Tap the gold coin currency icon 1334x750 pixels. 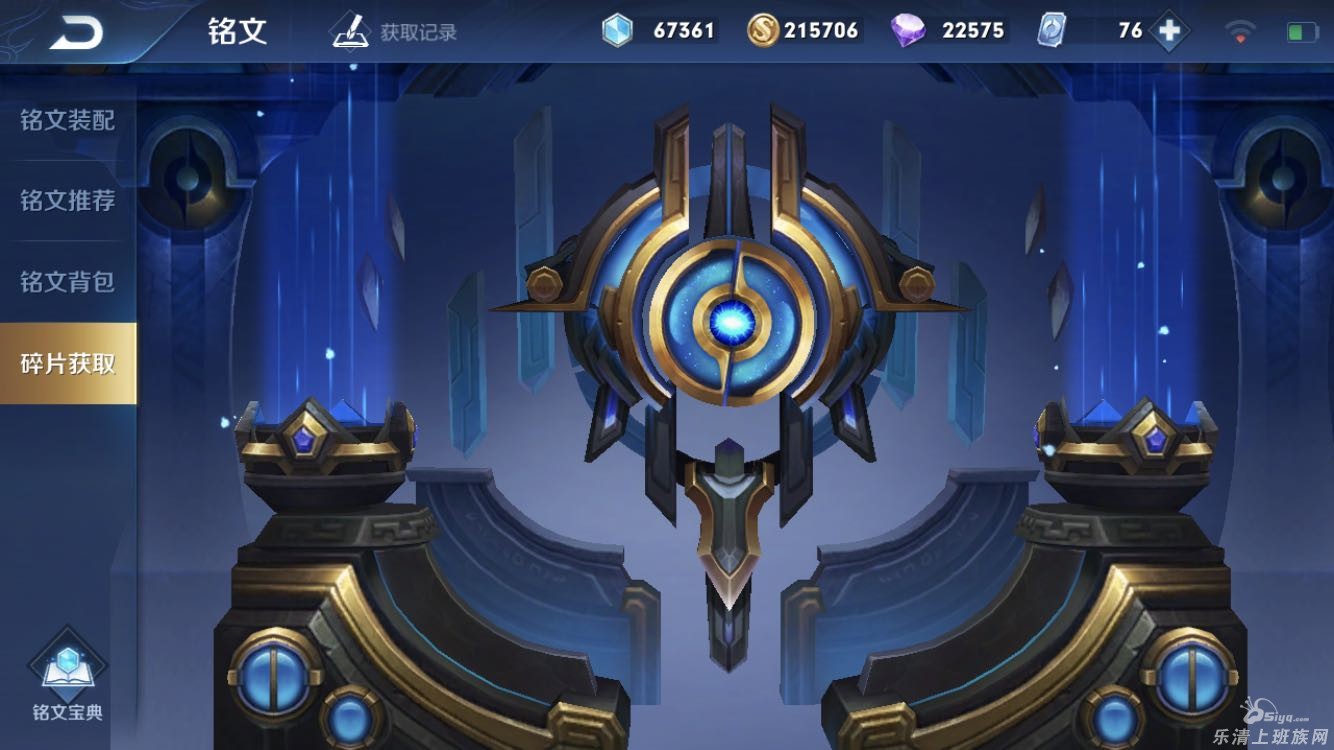763,31
